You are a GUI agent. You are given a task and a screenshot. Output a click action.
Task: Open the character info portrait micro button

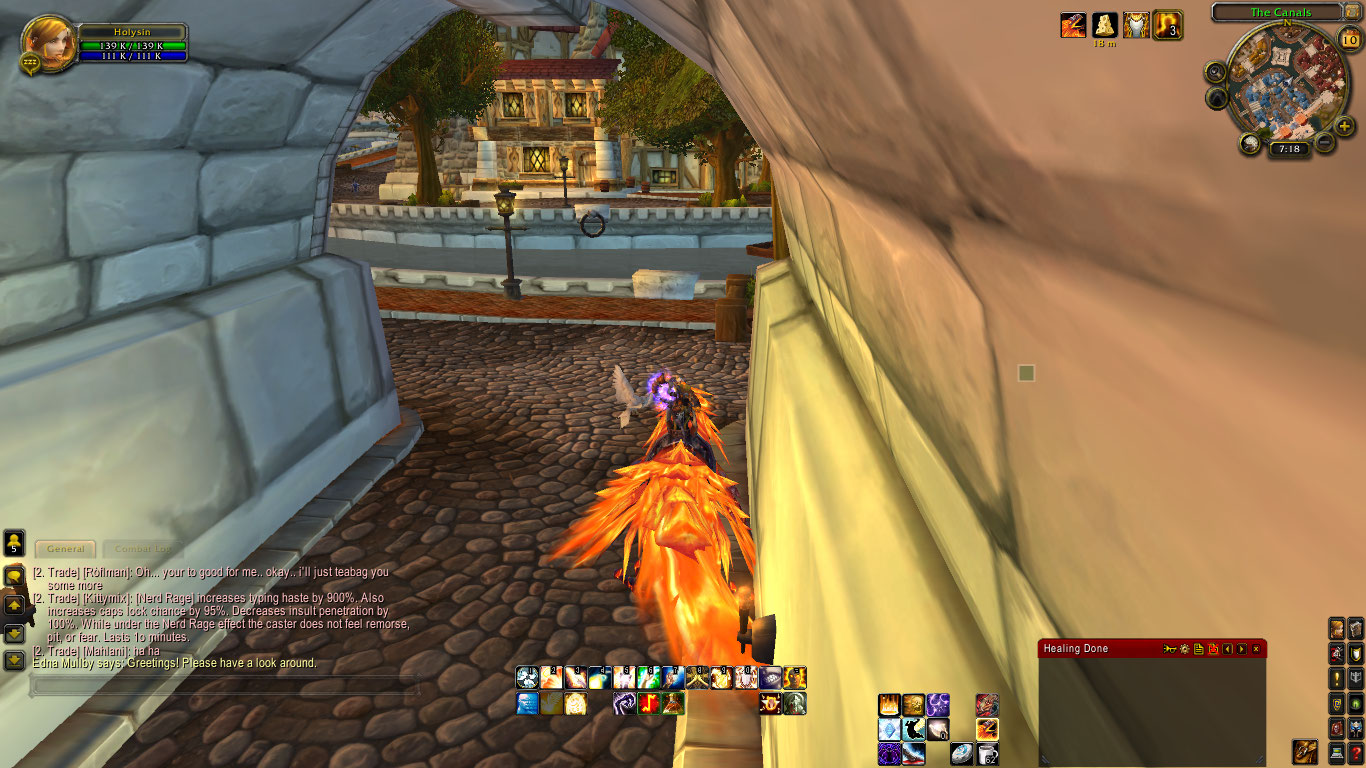(1336, 628)
